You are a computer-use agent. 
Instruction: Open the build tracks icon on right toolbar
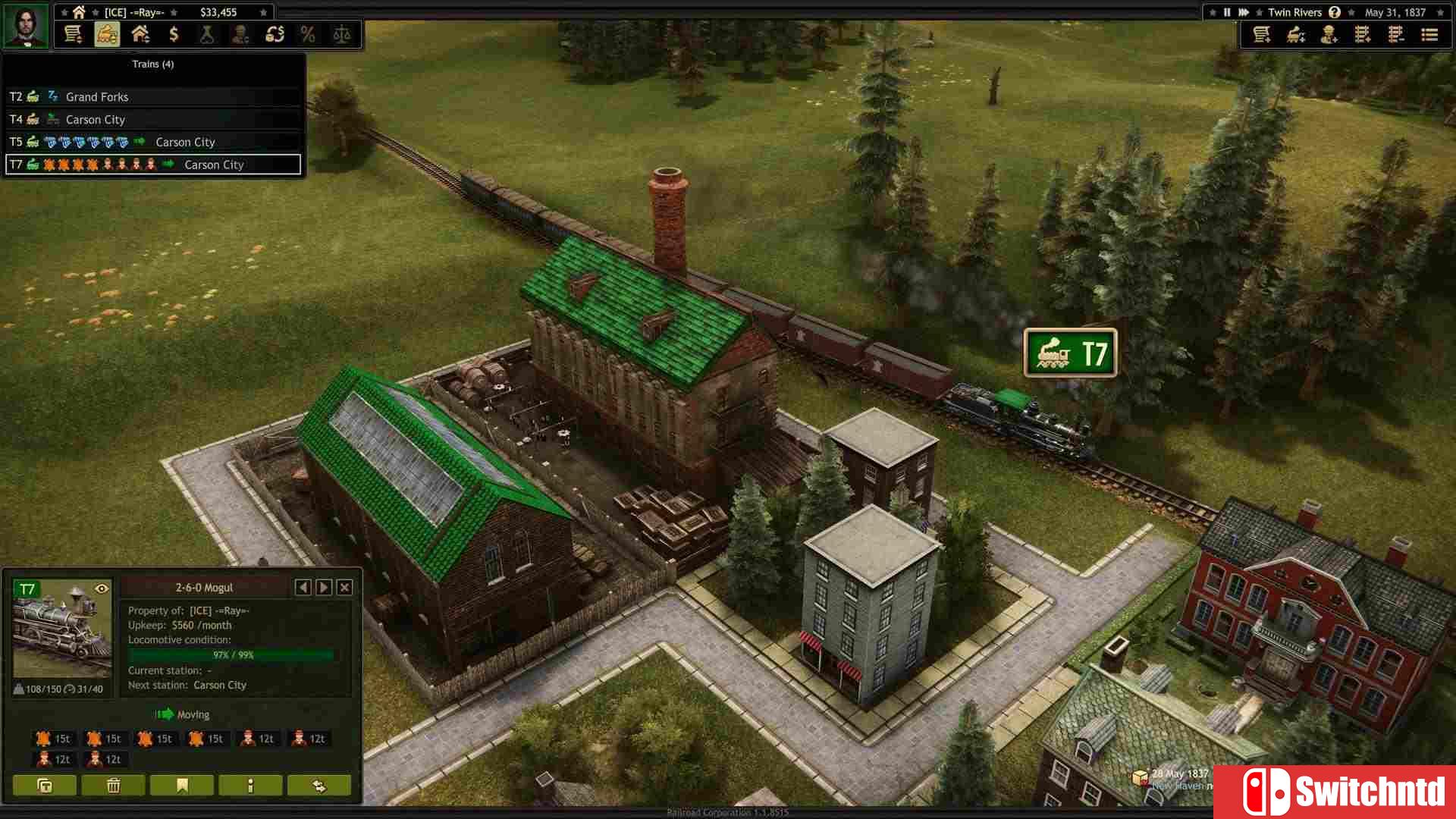click(x=1363, y=34)
